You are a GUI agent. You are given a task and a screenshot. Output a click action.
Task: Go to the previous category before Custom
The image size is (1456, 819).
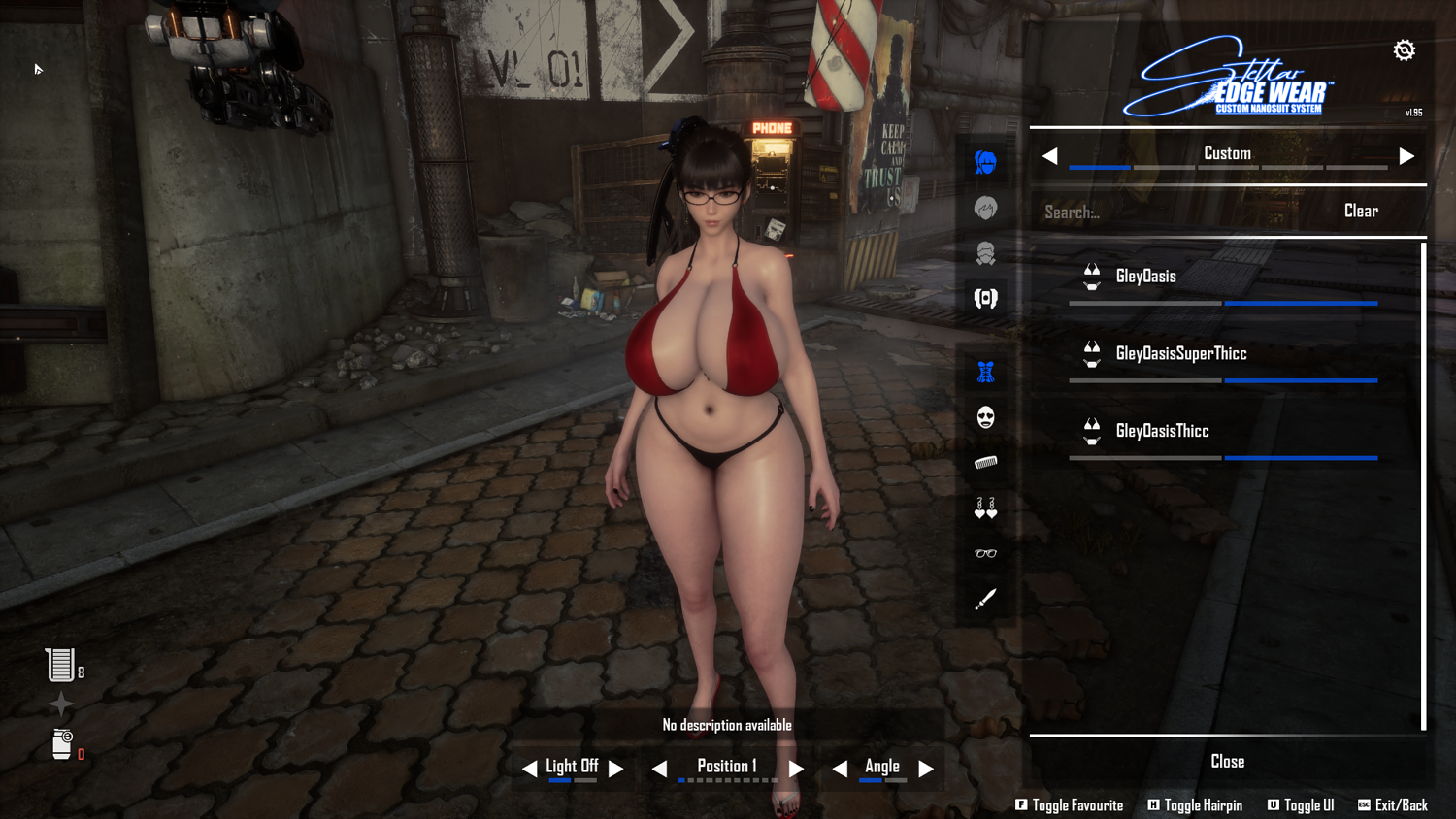click(x=1050, y=156)
